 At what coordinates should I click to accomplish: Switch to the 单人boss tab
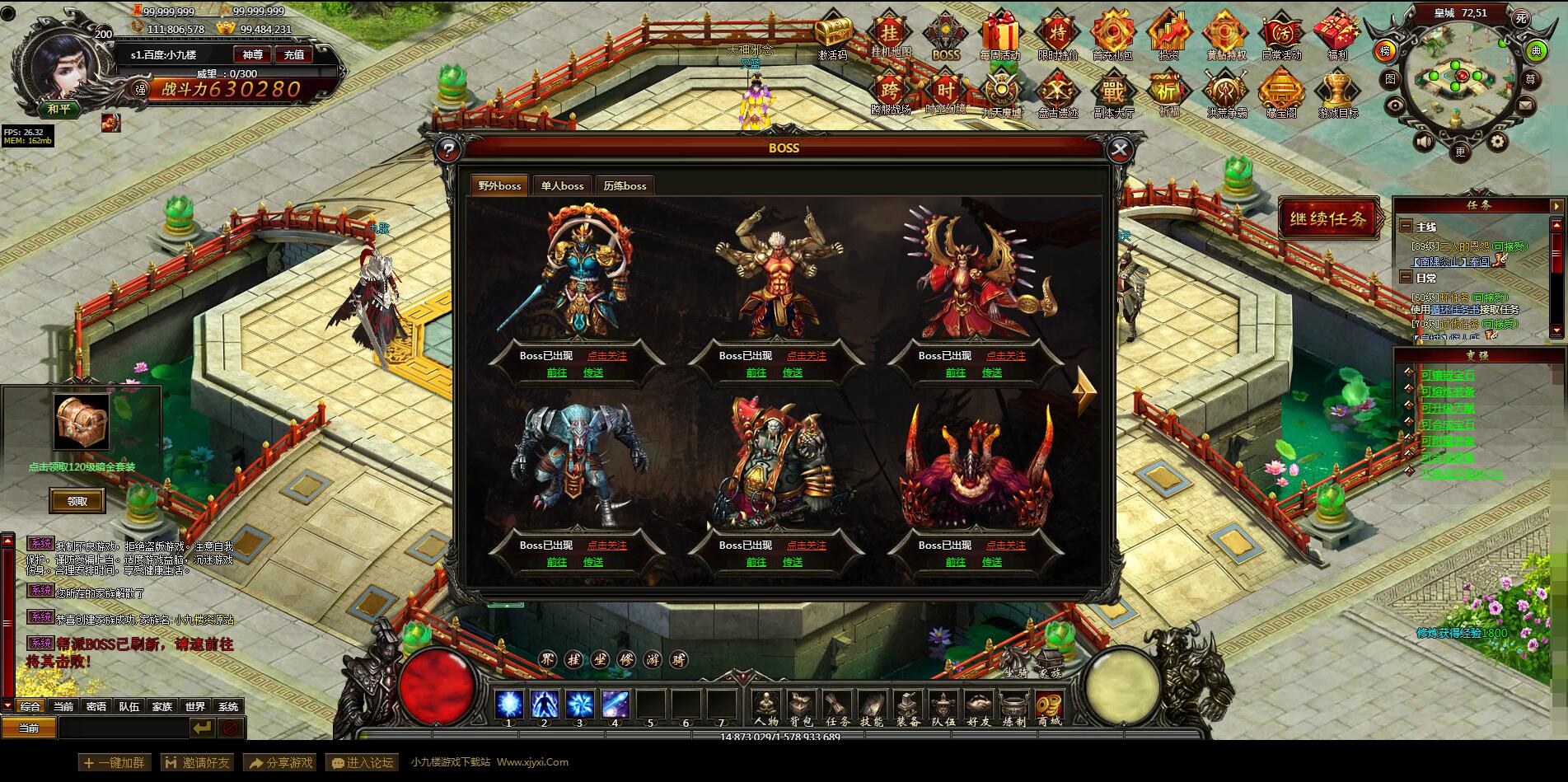(561, 185)
